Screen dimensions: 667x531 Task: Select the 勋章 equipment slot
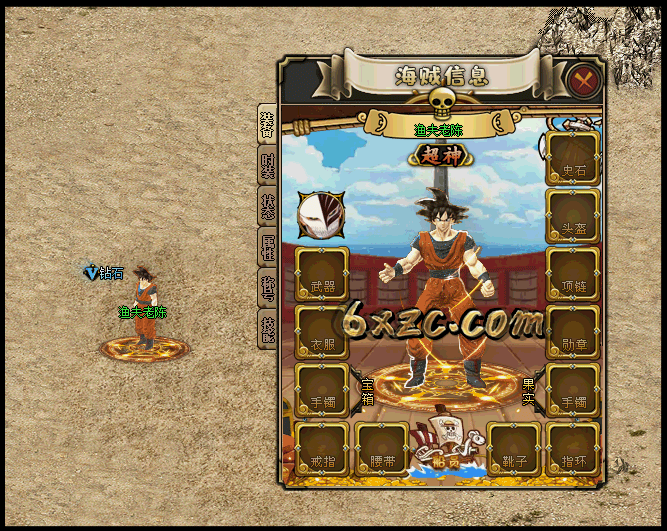click(573, 331)
